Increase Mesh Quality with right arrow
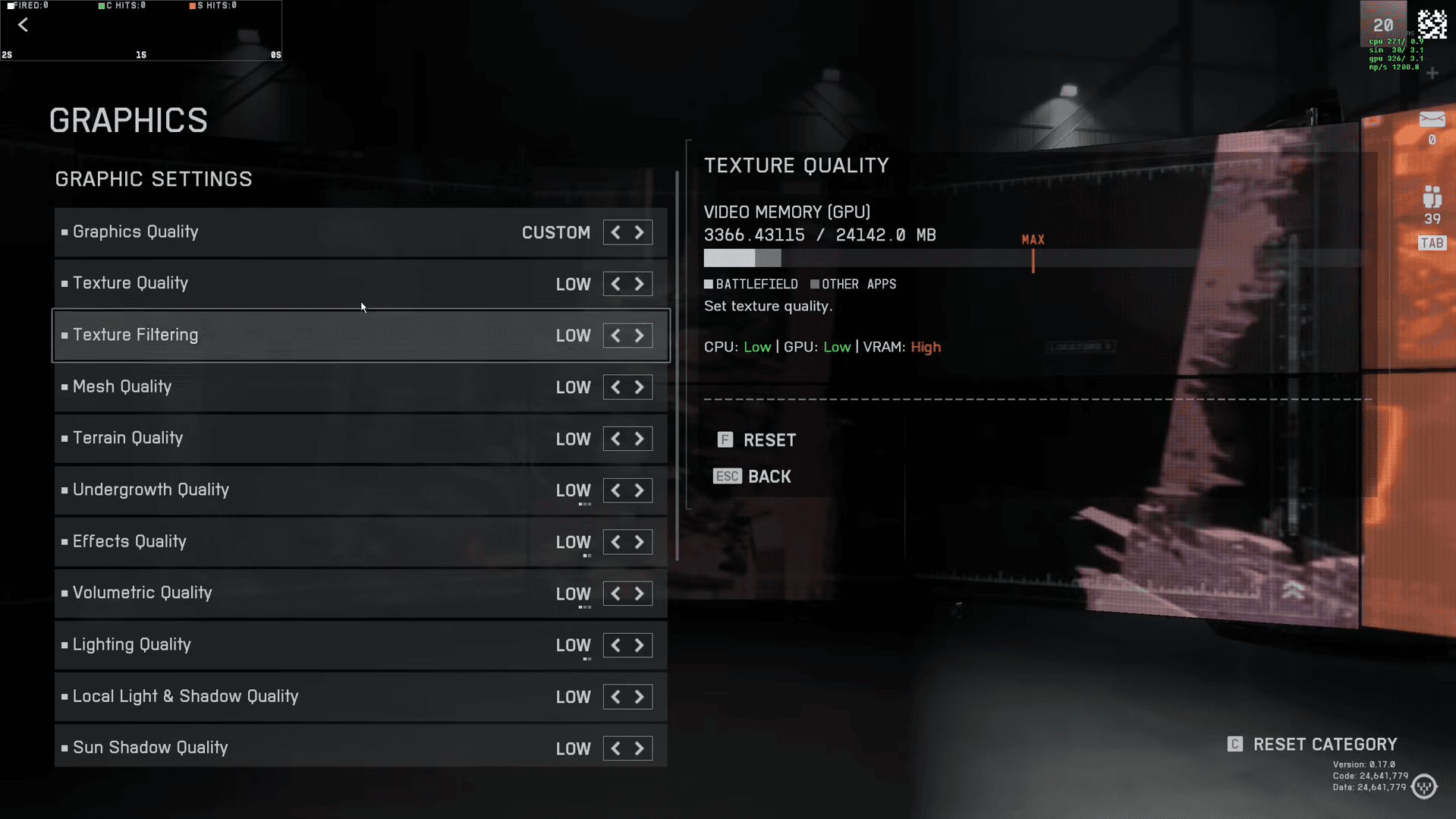 point(640,387)
